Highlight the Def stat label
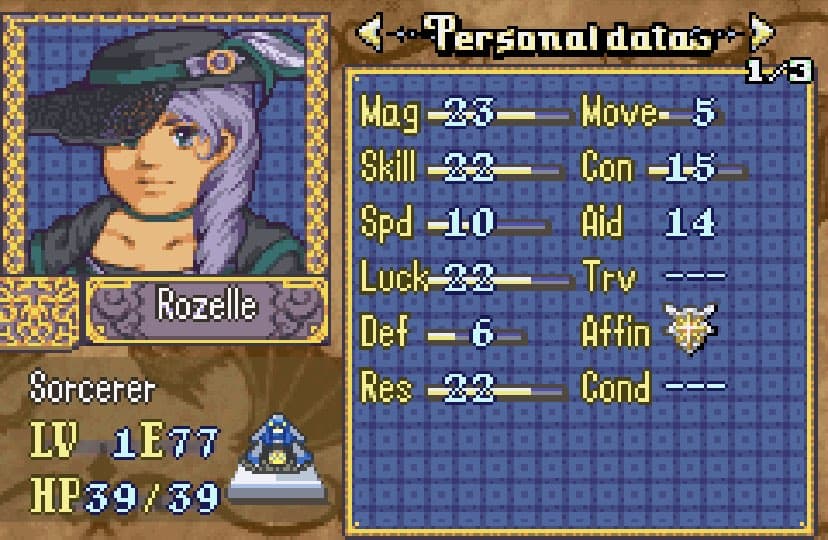The width and height of the screenshot is (828, 540). click(x=384, y=332)
